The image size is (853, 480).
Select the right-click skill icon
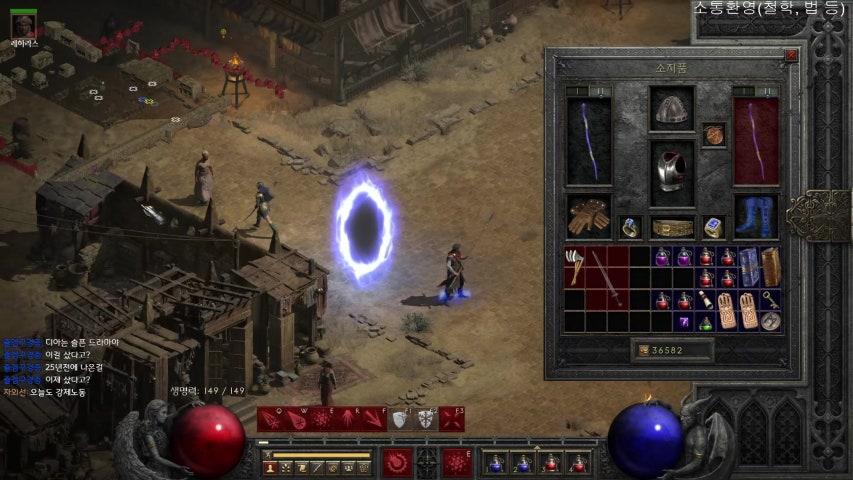(457, 462)
